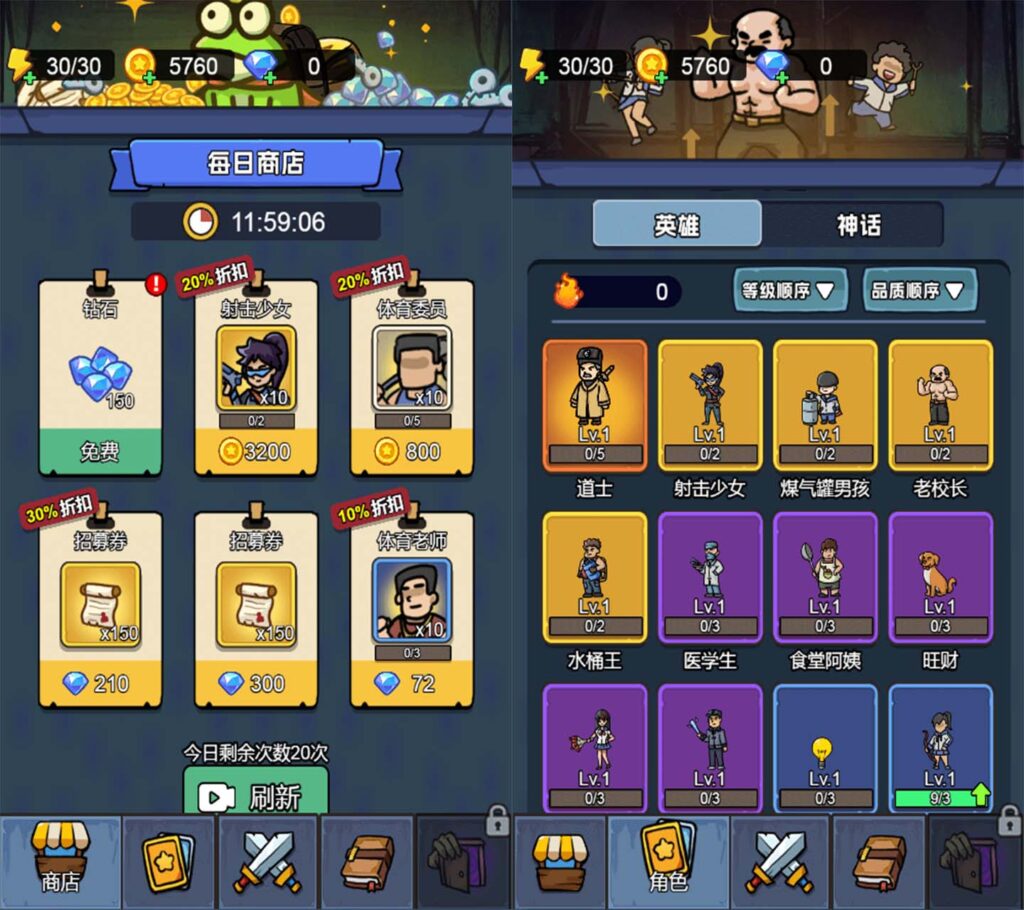
Task: Select the 水桶王 hero card
Action: tap(595, 577)
